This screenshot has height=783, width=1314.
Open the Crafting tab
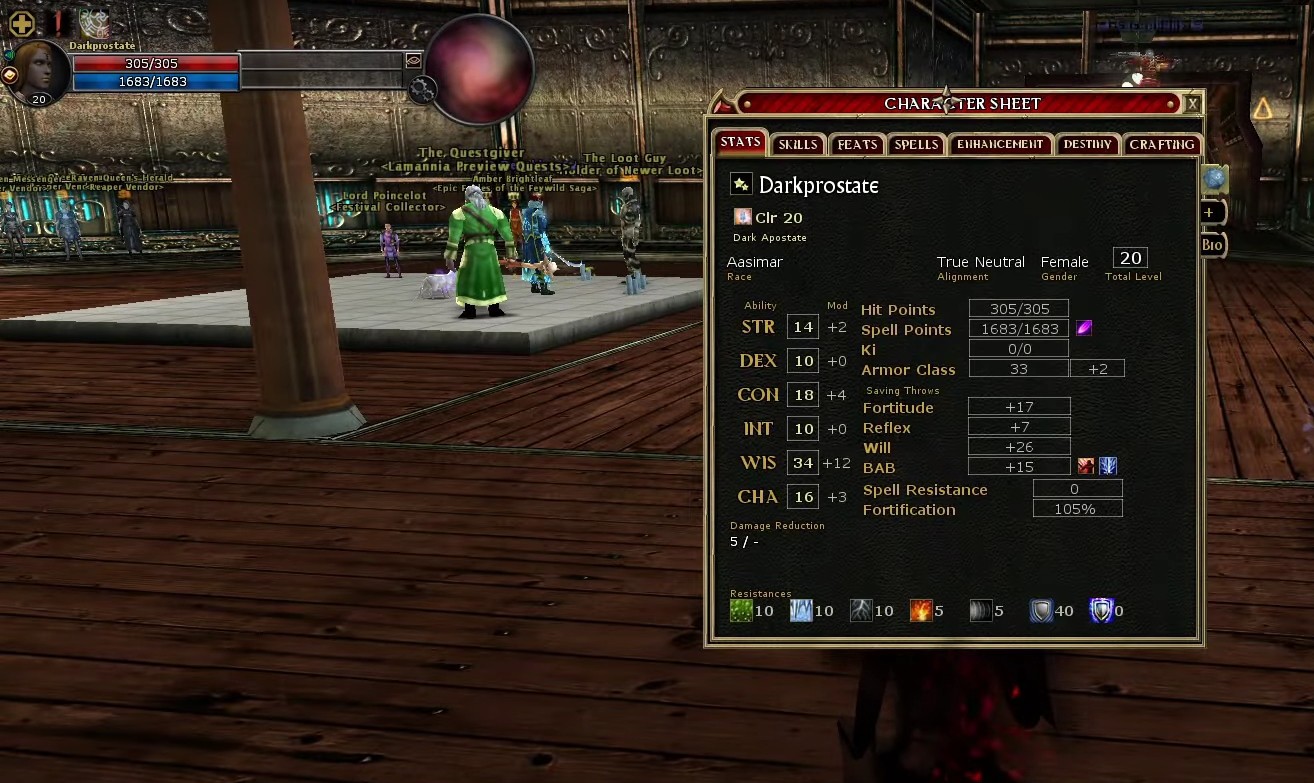(x=1161, y=145)
